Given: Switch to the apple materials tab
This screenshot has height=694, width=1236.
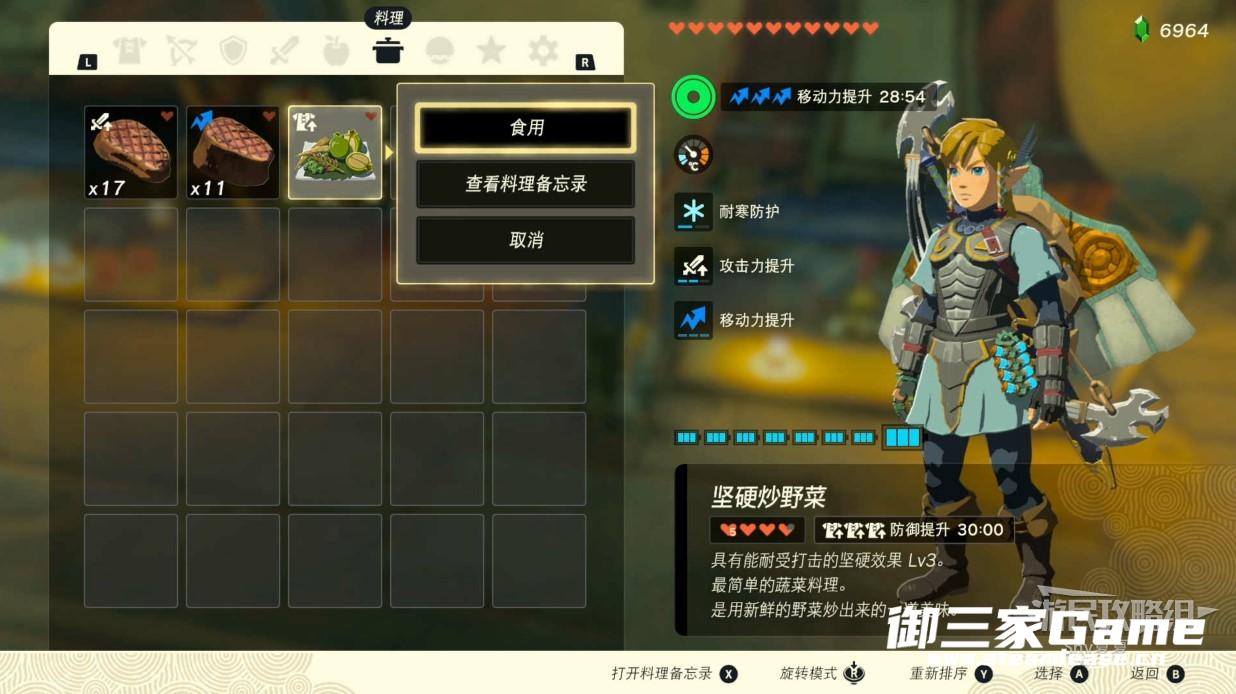Looking at the screenshot, I should 336,50.
